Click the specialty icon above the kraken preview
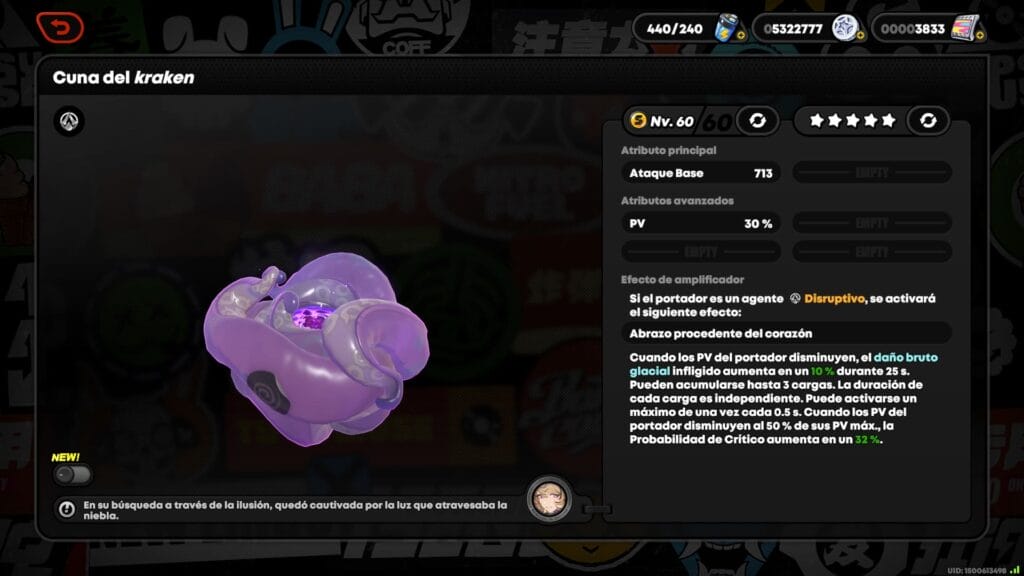The width and height of the screenshot is (1024, 576). click(69, 122)
